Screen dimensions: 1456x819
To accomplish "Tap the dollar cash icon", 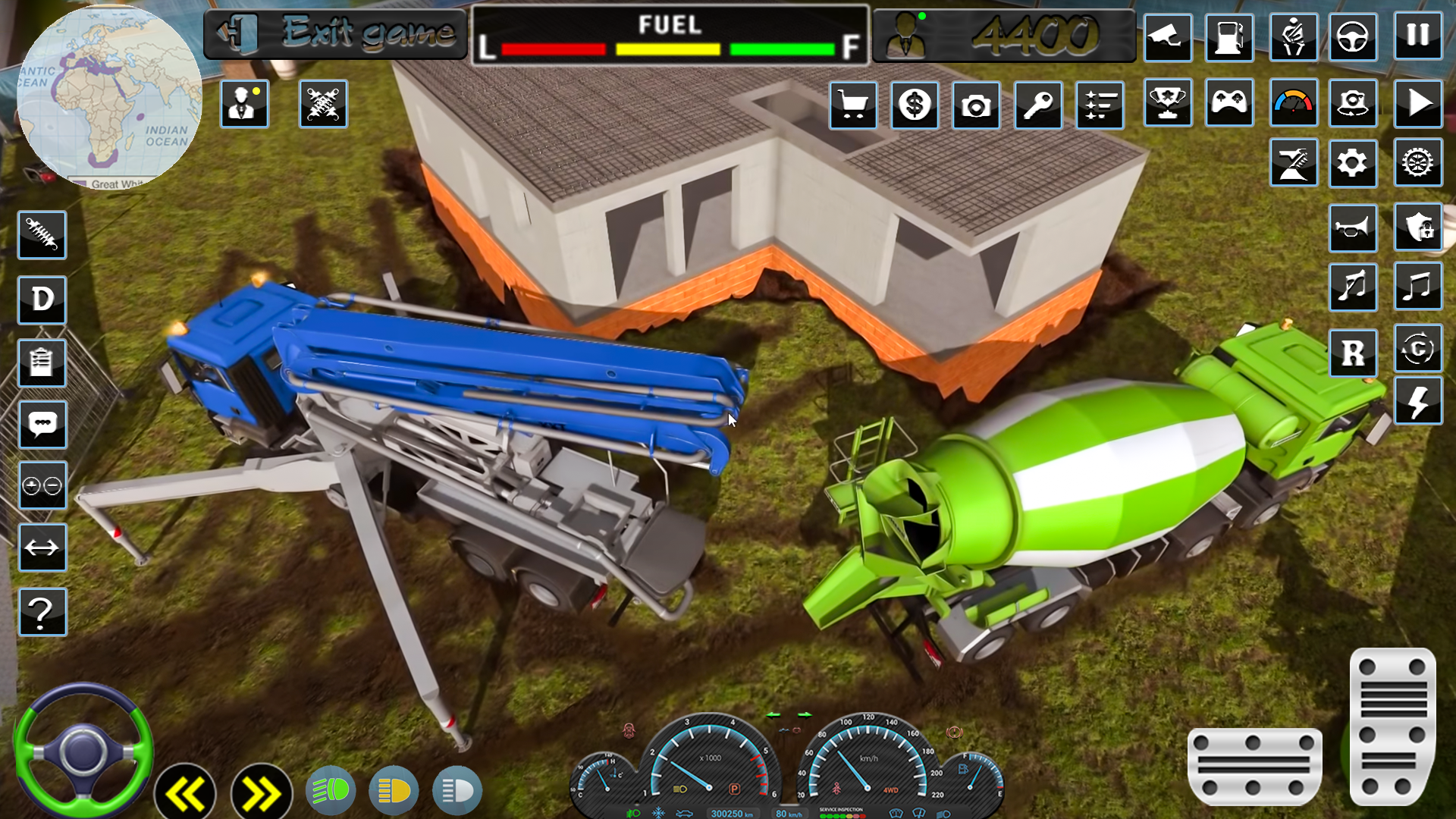I will (x=915, y=105).
